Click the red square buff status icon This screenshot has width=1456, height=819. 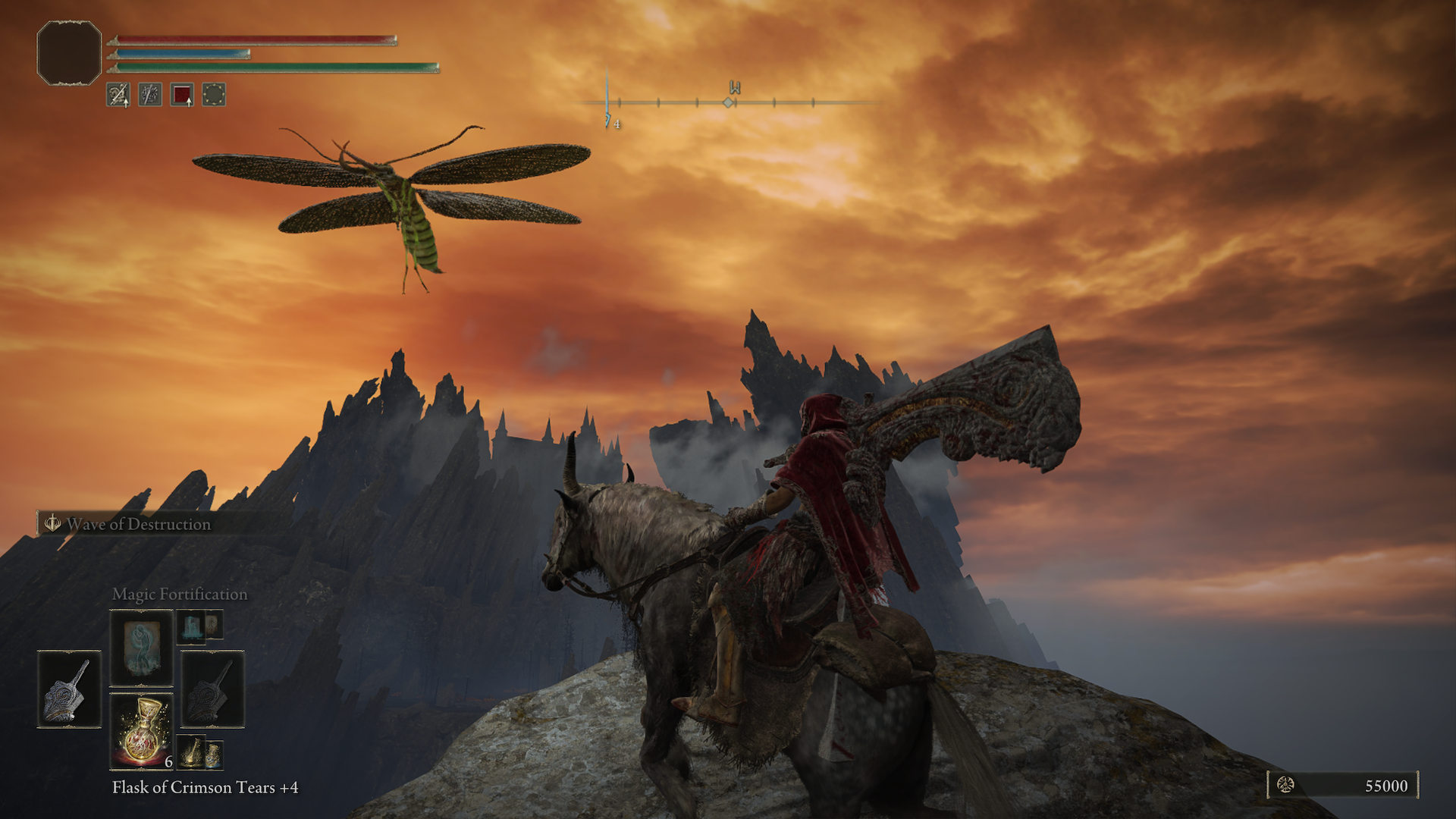(182, 95)
